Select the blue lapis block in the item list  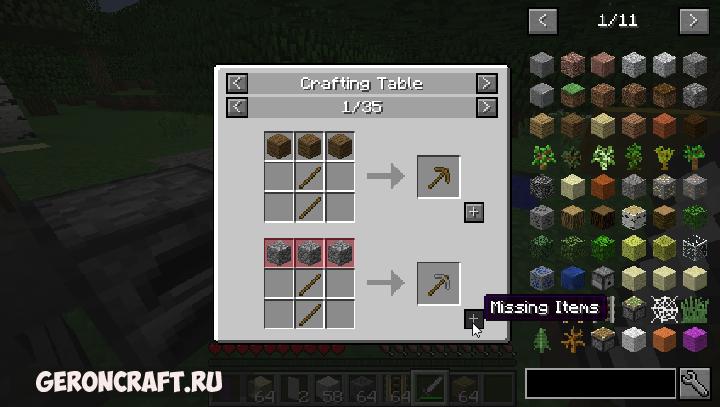click(574, 279)
